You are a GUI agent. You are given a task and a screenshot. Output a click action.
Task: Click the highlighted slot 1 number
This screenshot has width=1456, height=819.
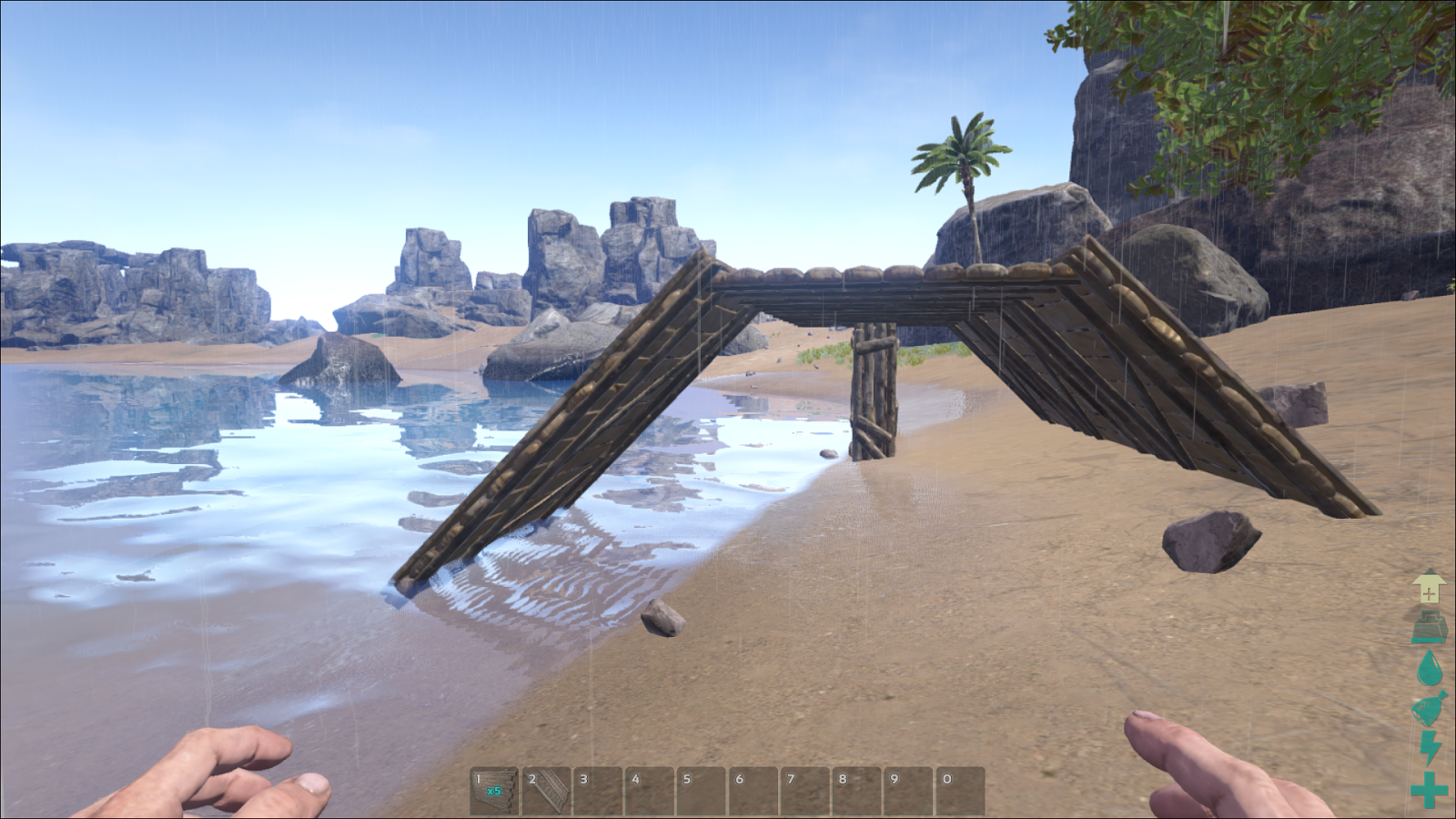[x=479, y=780]
